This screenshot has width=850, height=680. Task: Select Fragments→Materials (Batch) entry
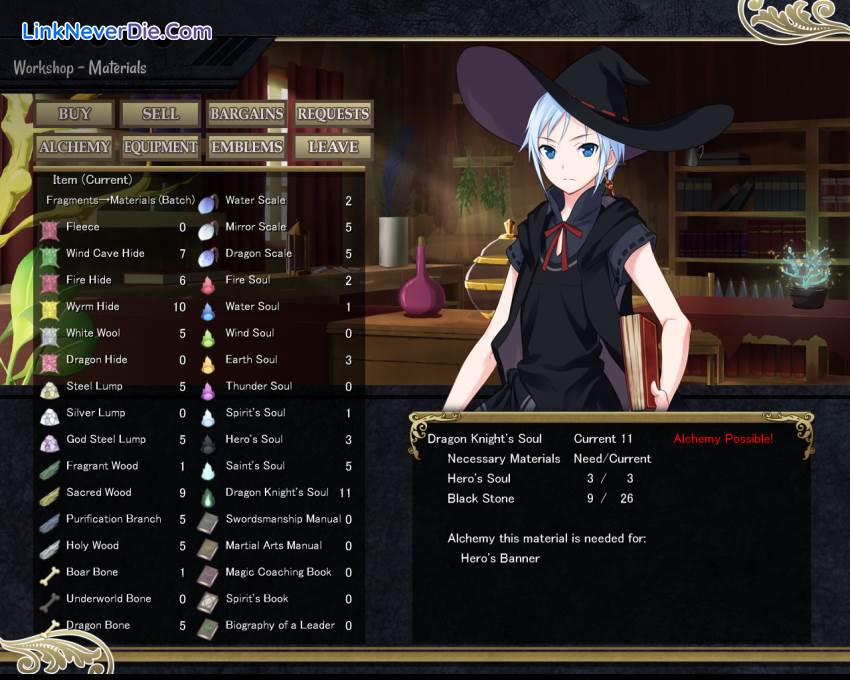[x=120, y=200]
